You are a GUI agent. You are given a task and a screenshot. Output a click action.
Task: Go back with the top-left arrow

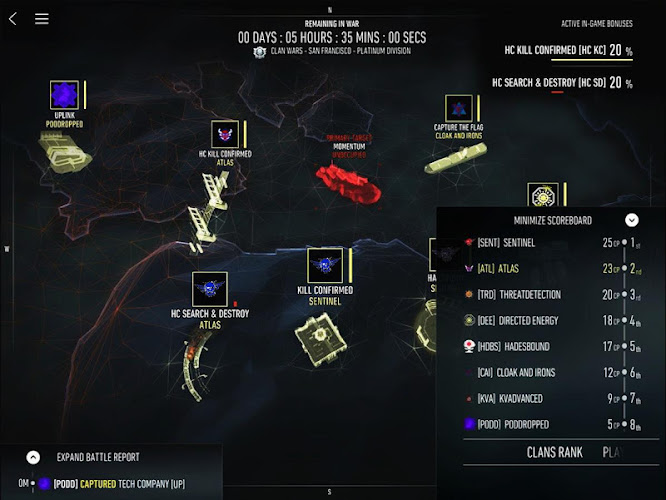(12, 18)
